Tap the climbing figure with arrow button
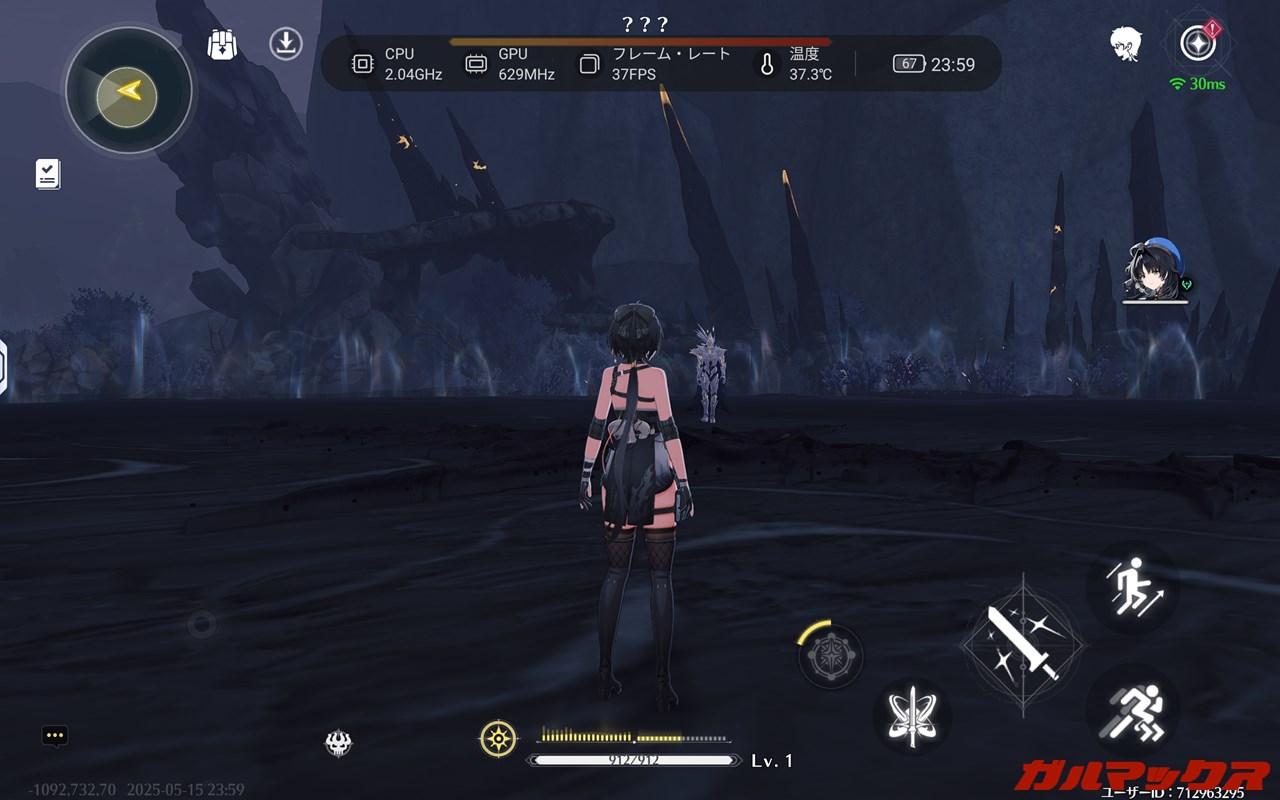Image resolution: width=1280 pixels, height=800 pixels. click(1132, 587)
